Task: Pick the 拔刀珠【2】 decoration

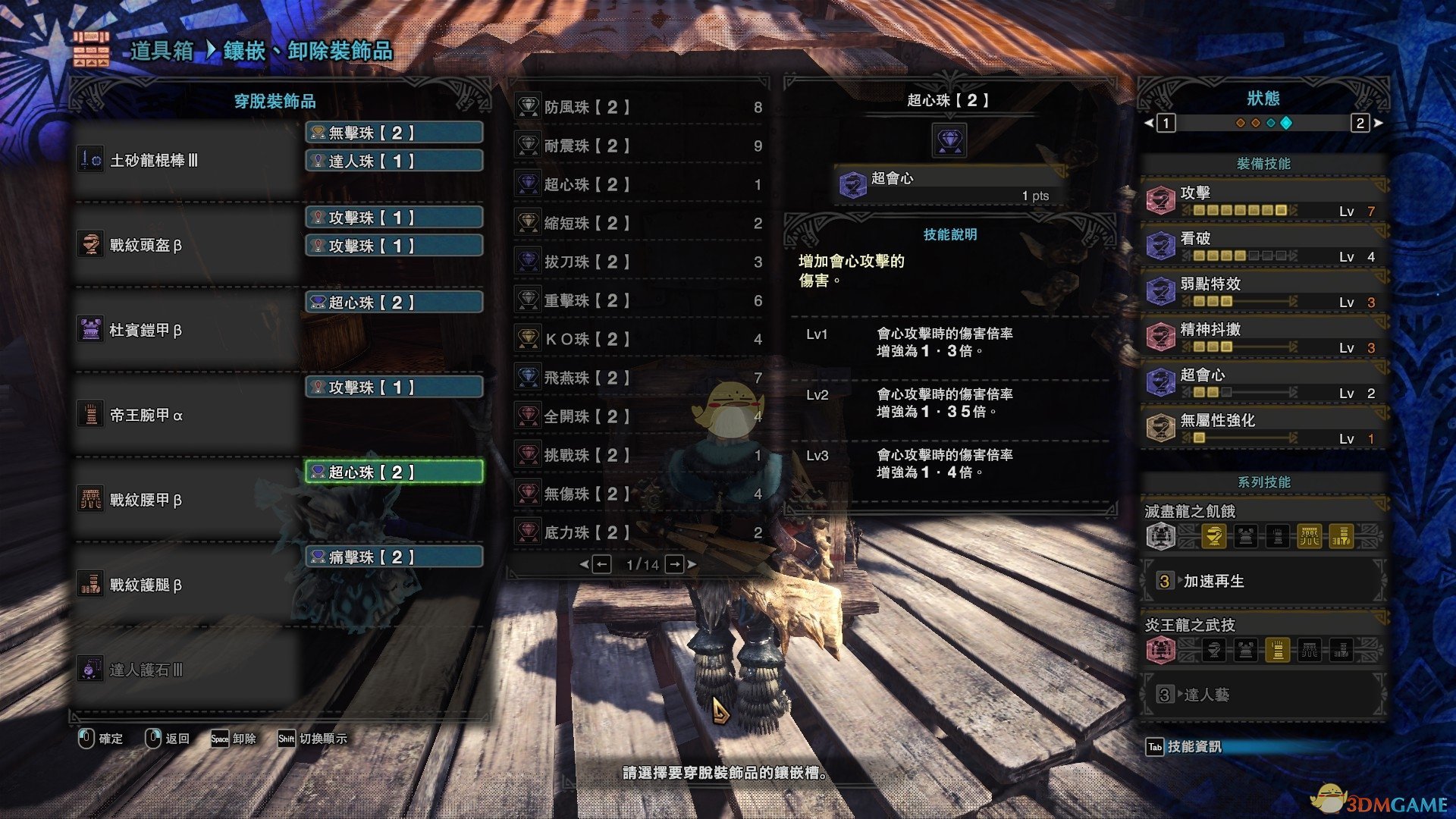Action: [639, 262]
